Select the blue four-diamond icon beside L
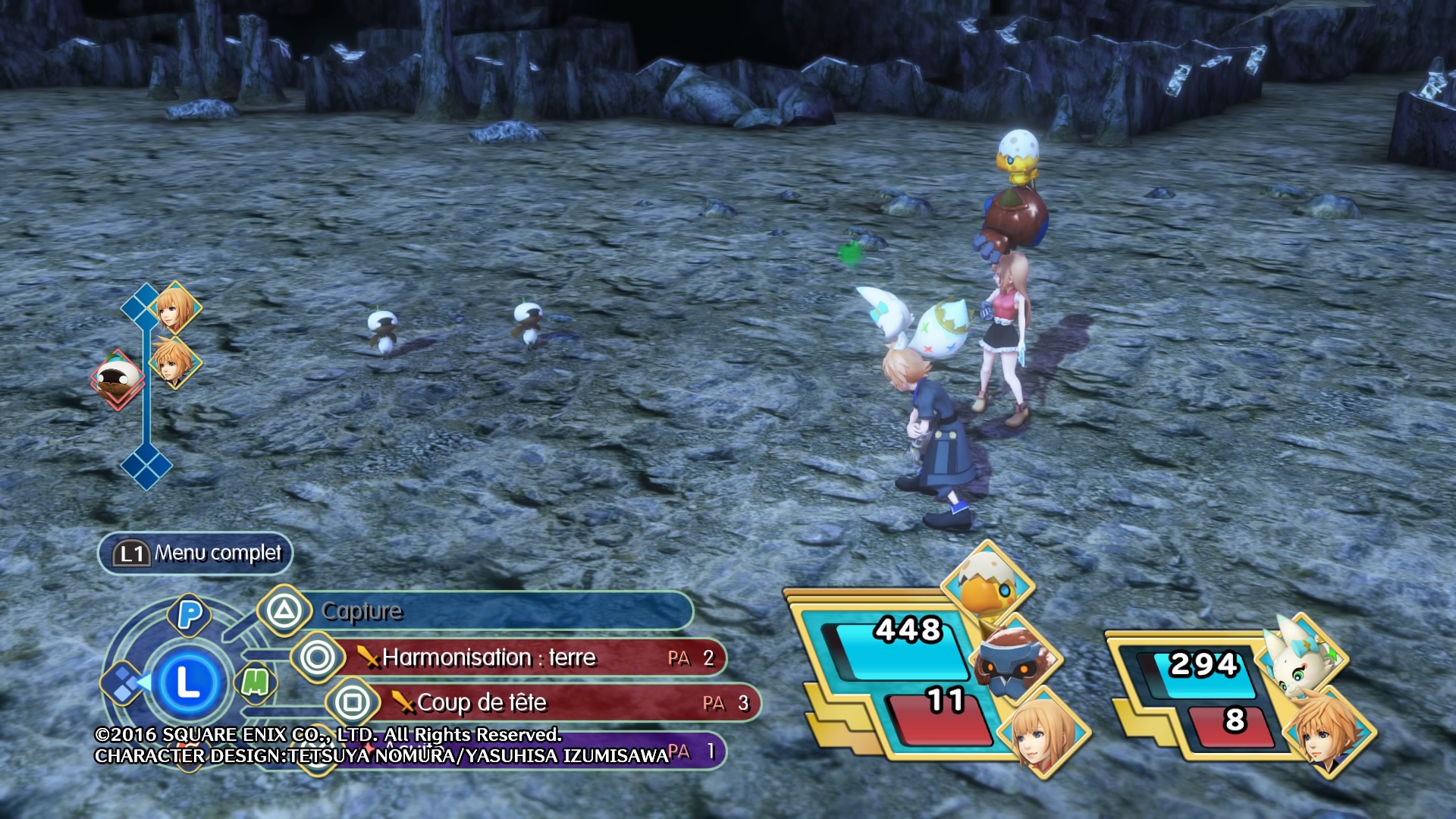Screen dimensions: 1456x819 point(124,683)
